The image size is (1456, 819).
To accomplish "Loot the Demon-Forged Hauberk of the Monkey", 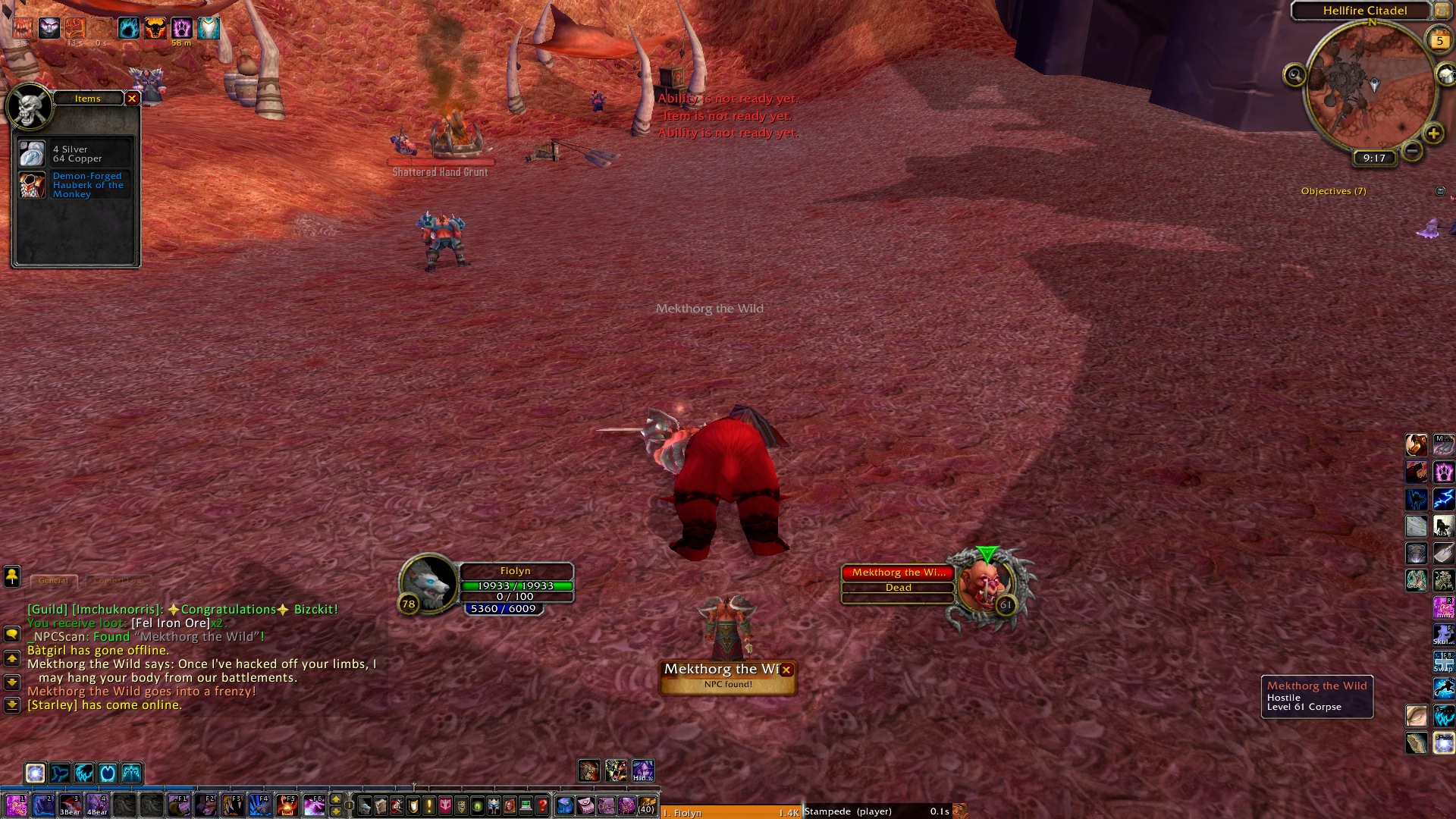I will point(32,185).
